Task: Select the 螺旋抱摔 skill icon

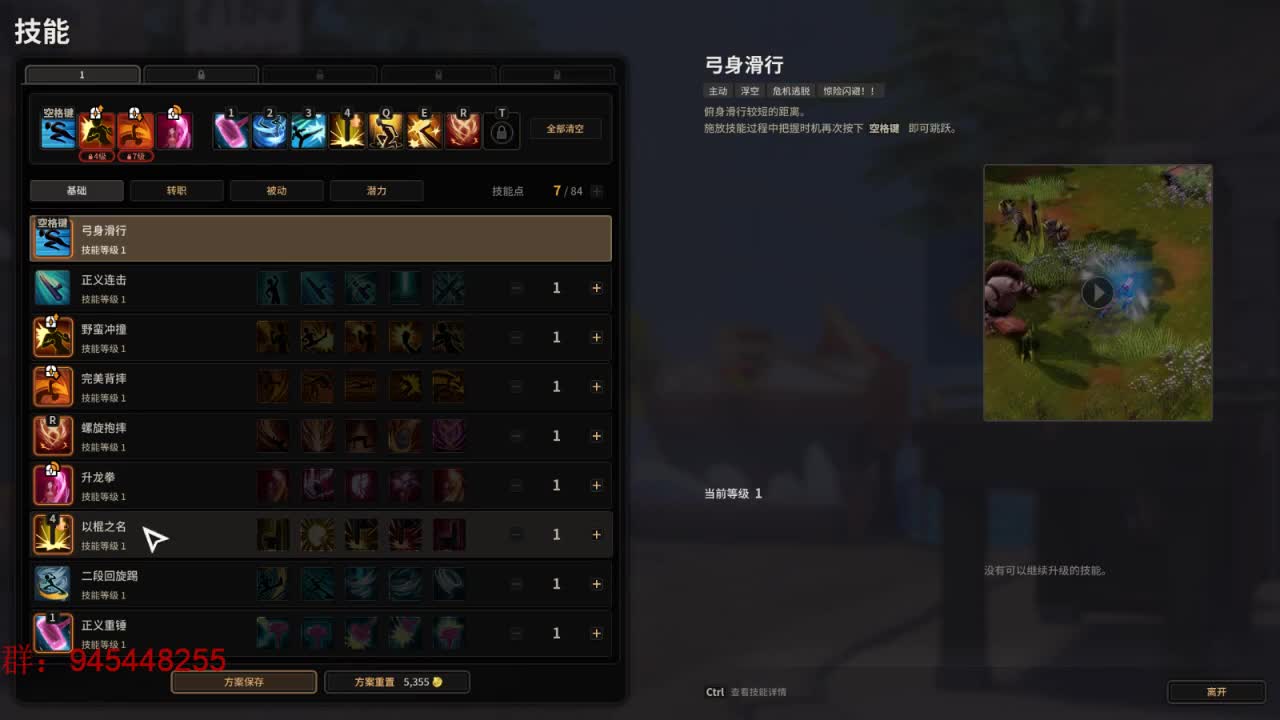Action: click(x=53, y=435)
